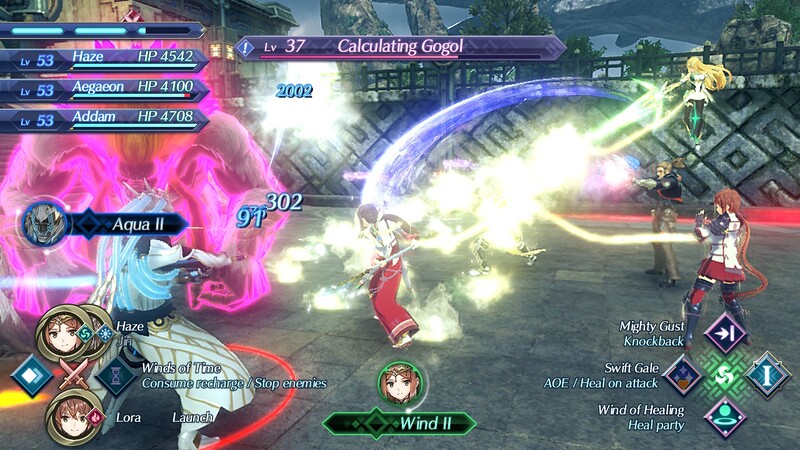Click the blade portrait beside Aqua II
The height and width of the screenshot is (450, 800).
pos(45,221)
